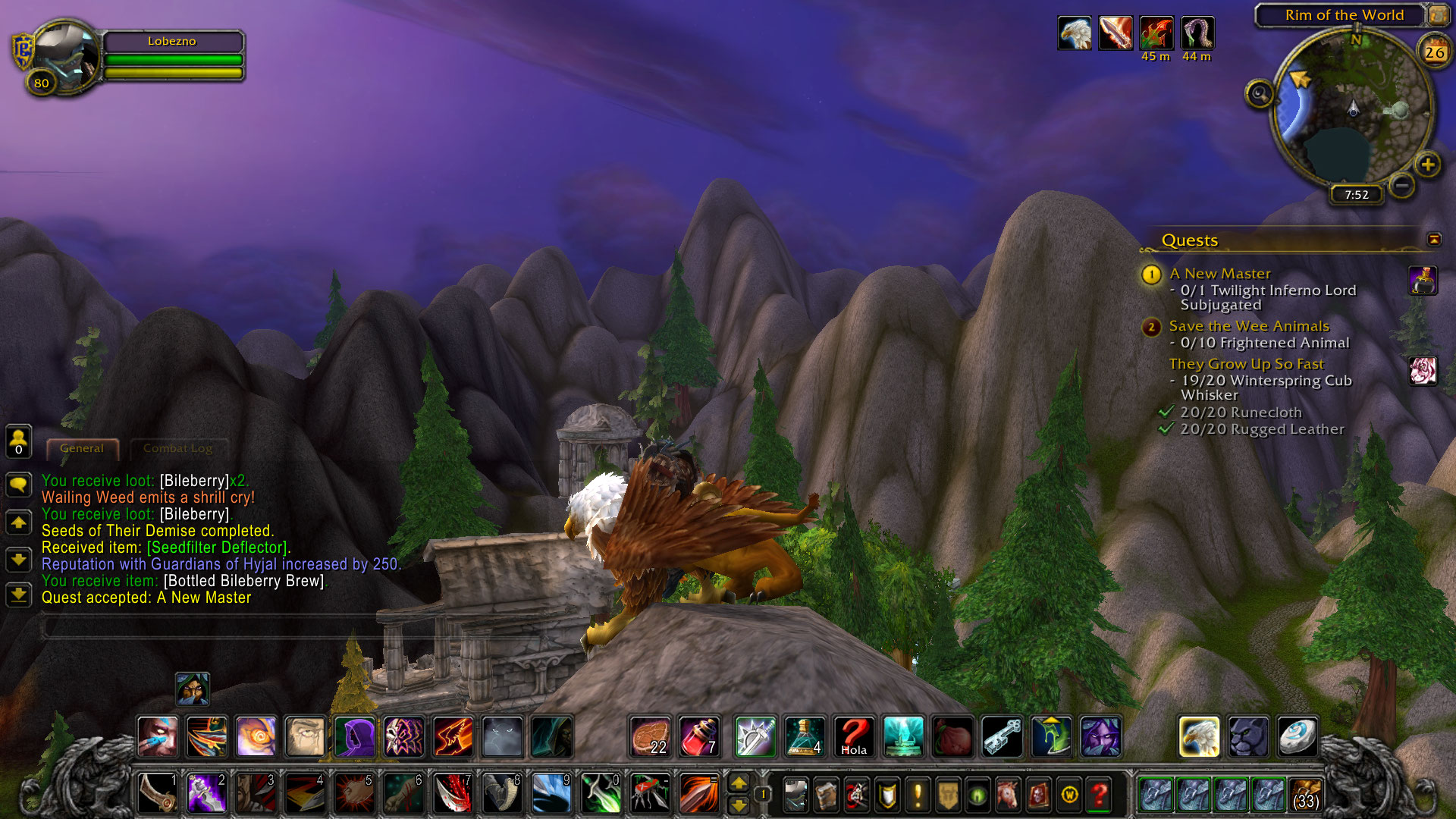
Task: Open the Quest Log exclamation mark button
Action: [x=918, y=795]
